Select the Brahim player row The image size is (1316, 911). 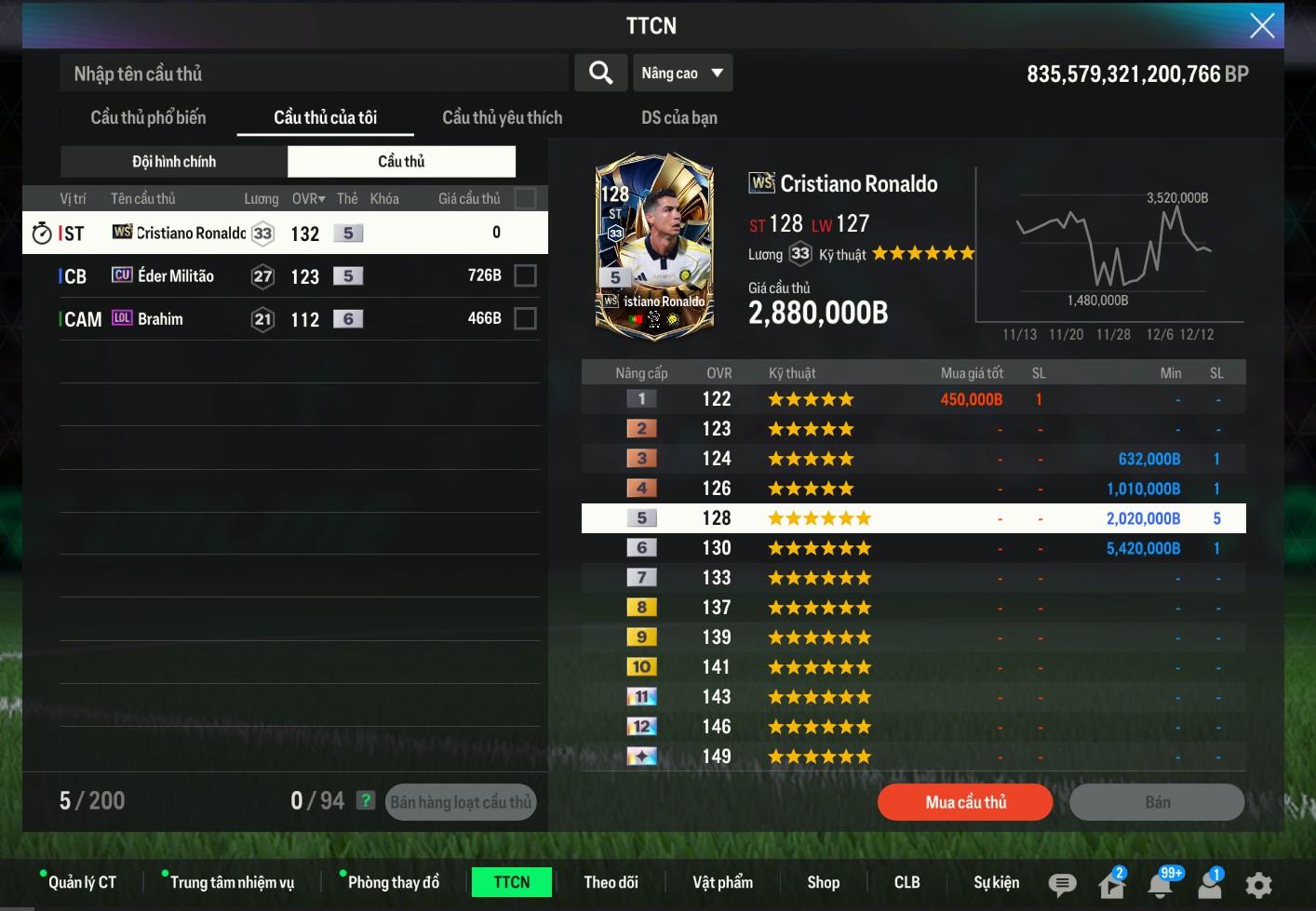[279, 319]
